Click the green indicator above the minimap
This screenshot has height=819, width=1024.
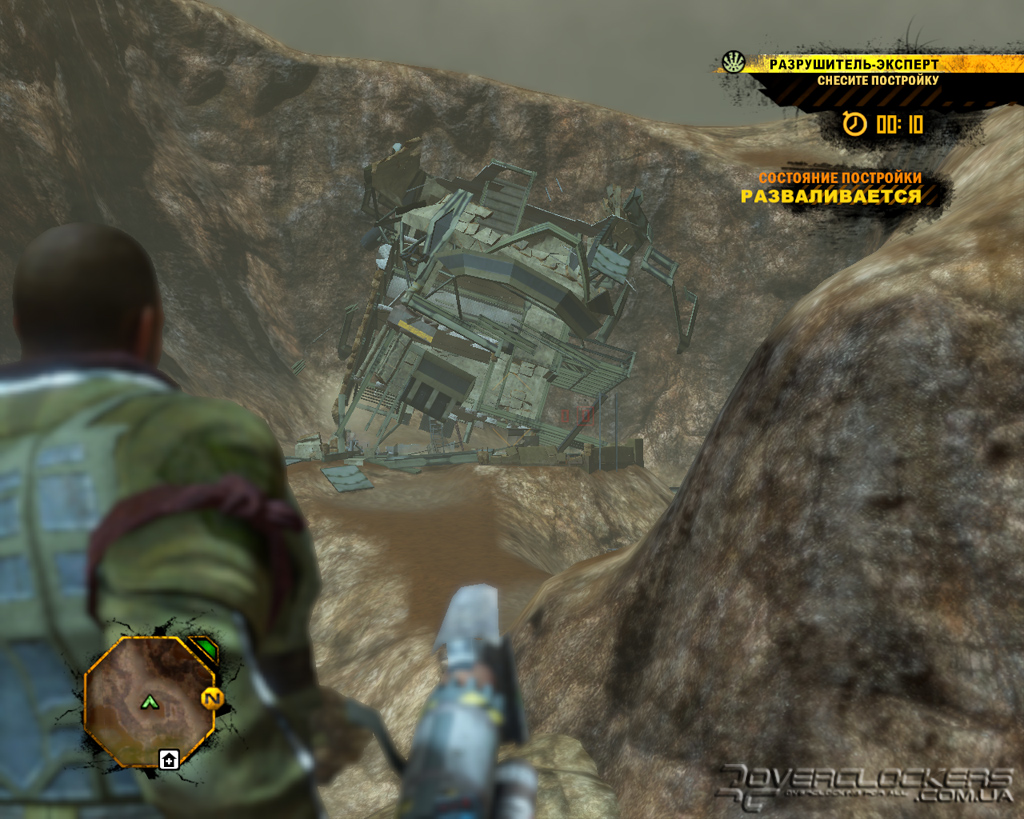[x=204, y=650]
